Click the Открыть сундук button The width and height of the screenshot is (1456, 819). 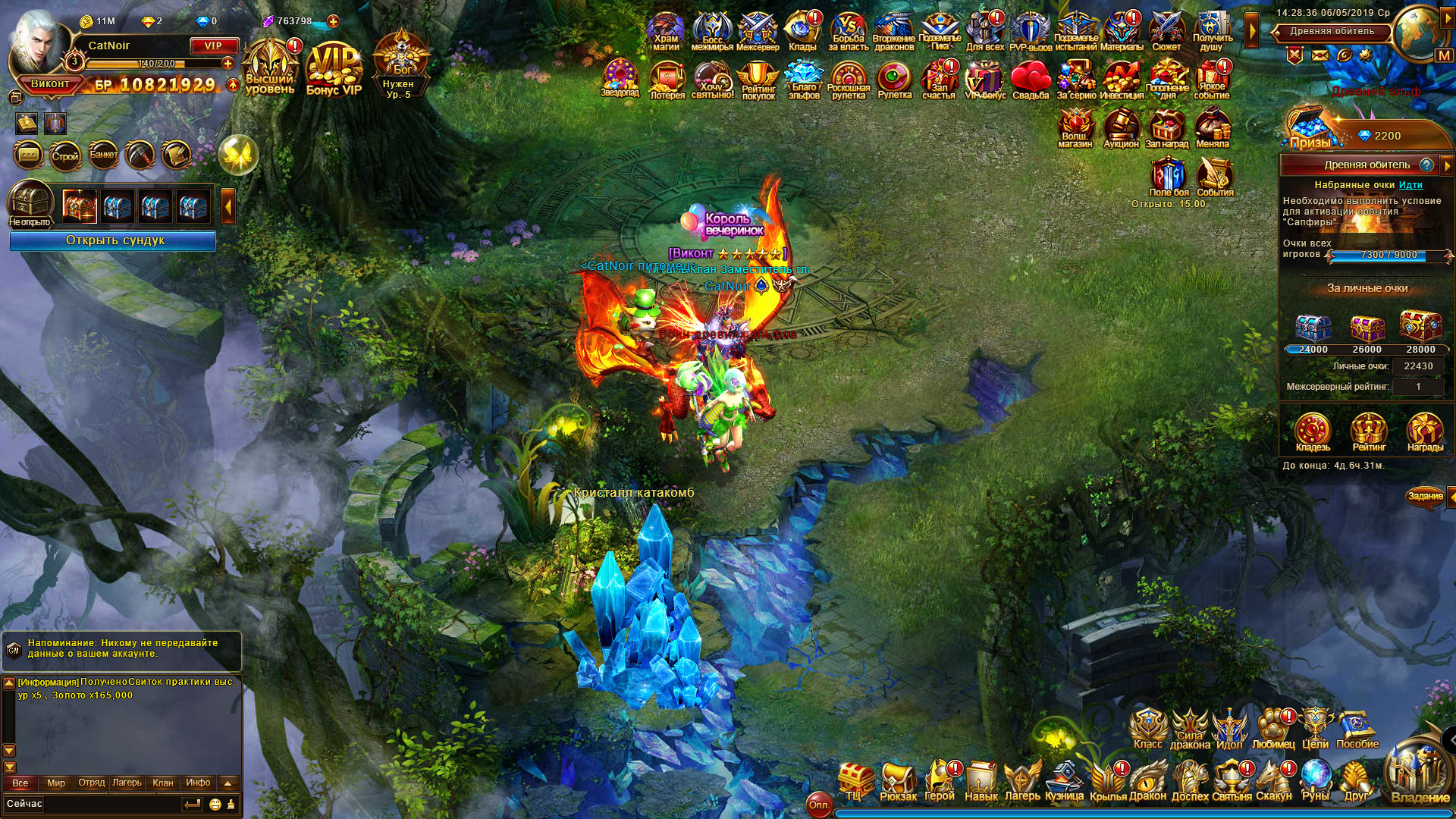click(114, 240)
